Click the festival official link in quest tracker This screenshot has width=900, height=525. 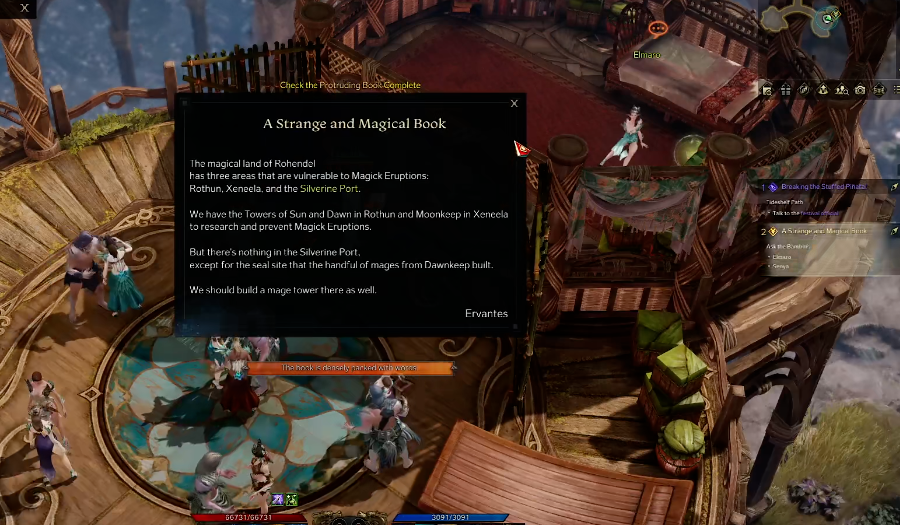[822, 213]
